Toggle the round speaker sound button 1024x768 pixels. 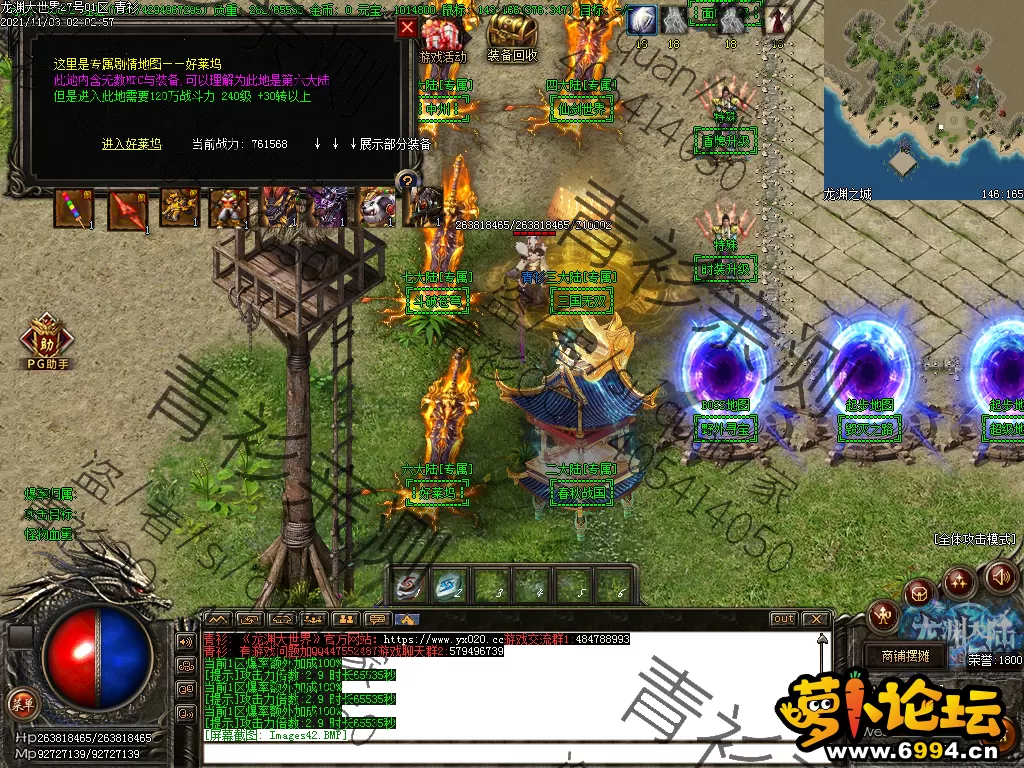[x=1000, y=576]
